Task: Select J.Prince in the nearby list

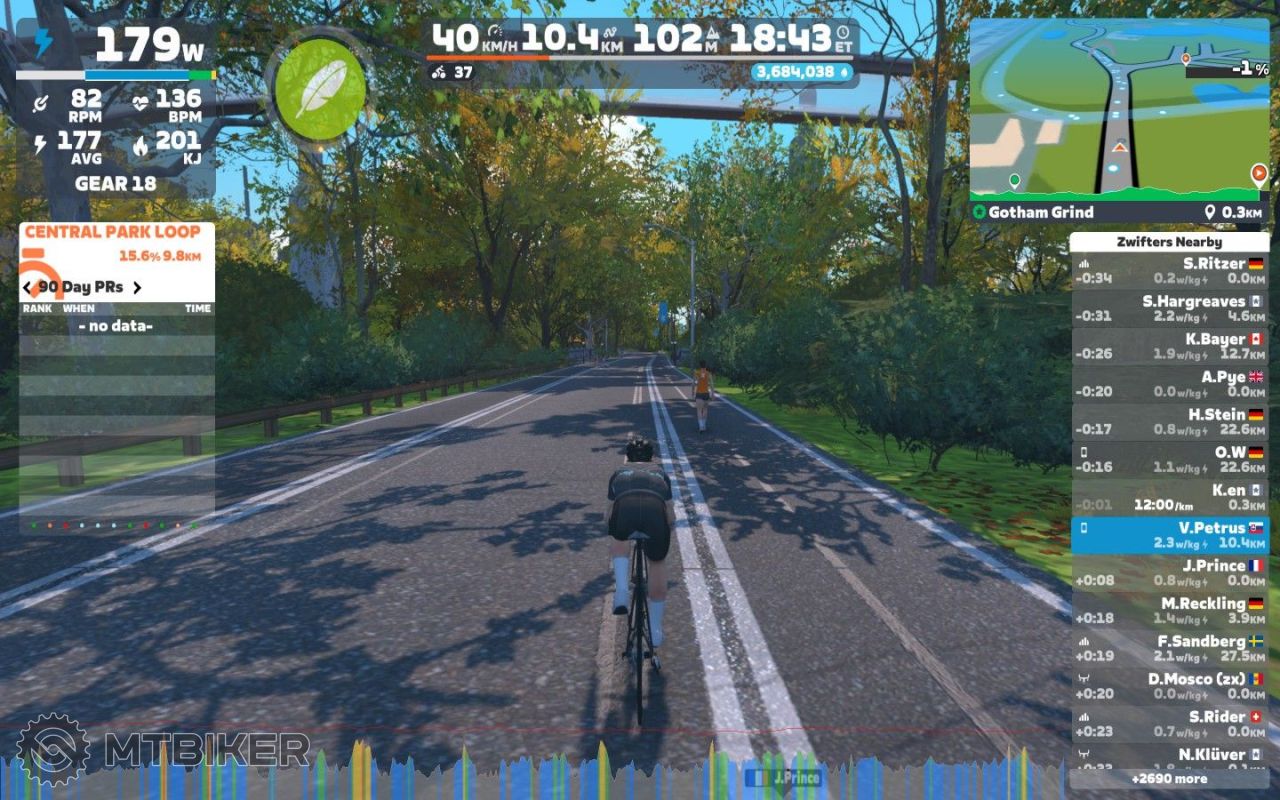Action: coord(1169,573)
